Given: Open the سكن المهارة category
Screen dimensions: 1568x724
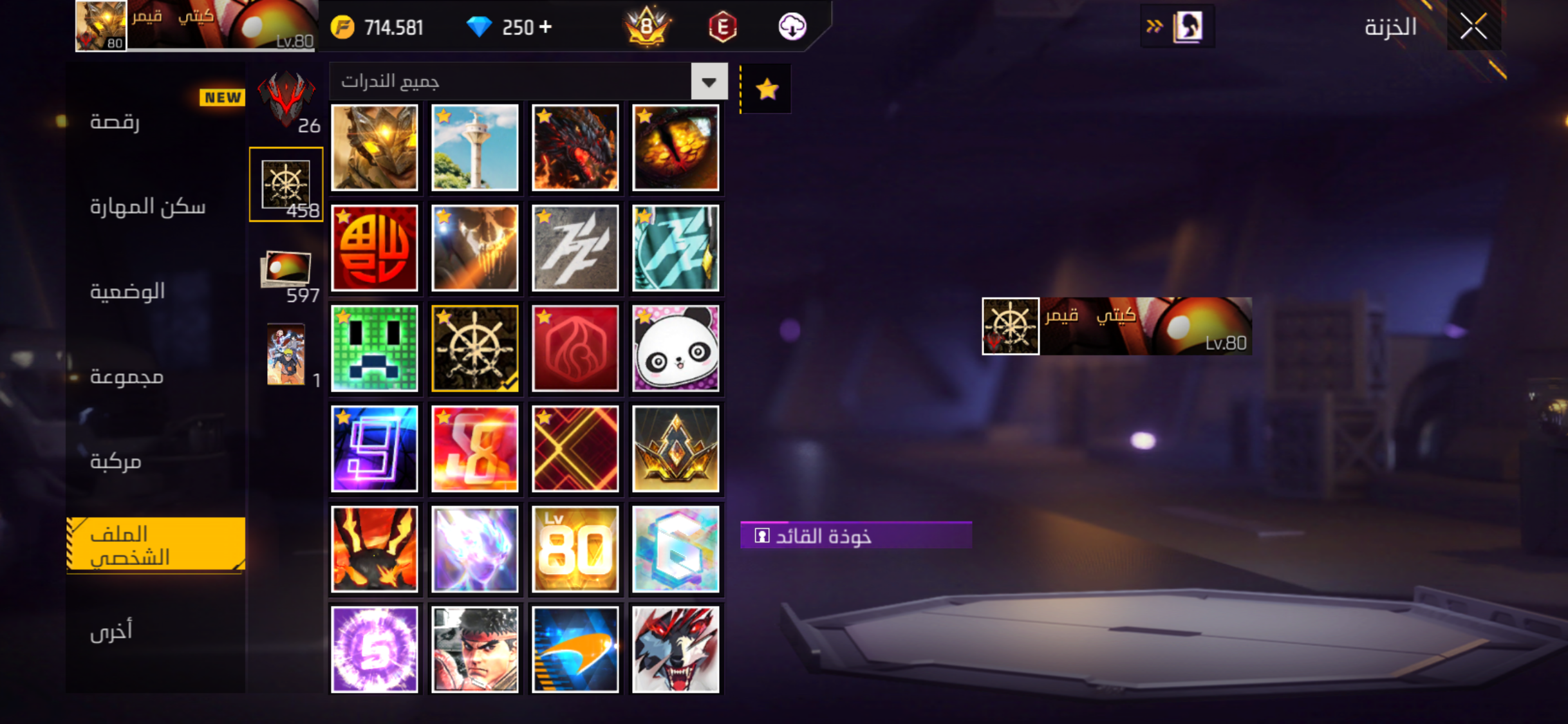Looking at the screenshot, I should pyautogui.click(x=147, y=207).
